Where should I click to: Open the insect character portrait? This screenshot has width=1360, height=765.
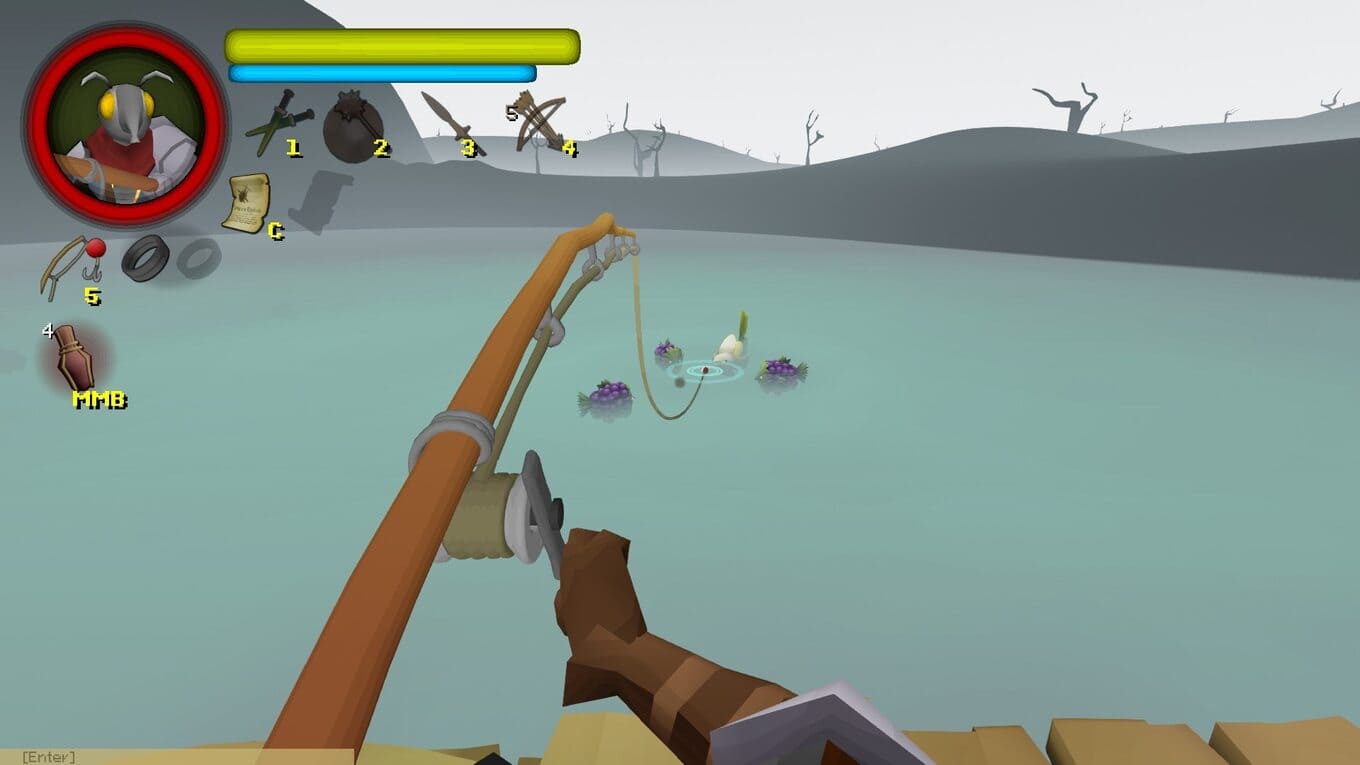[126, 125]
